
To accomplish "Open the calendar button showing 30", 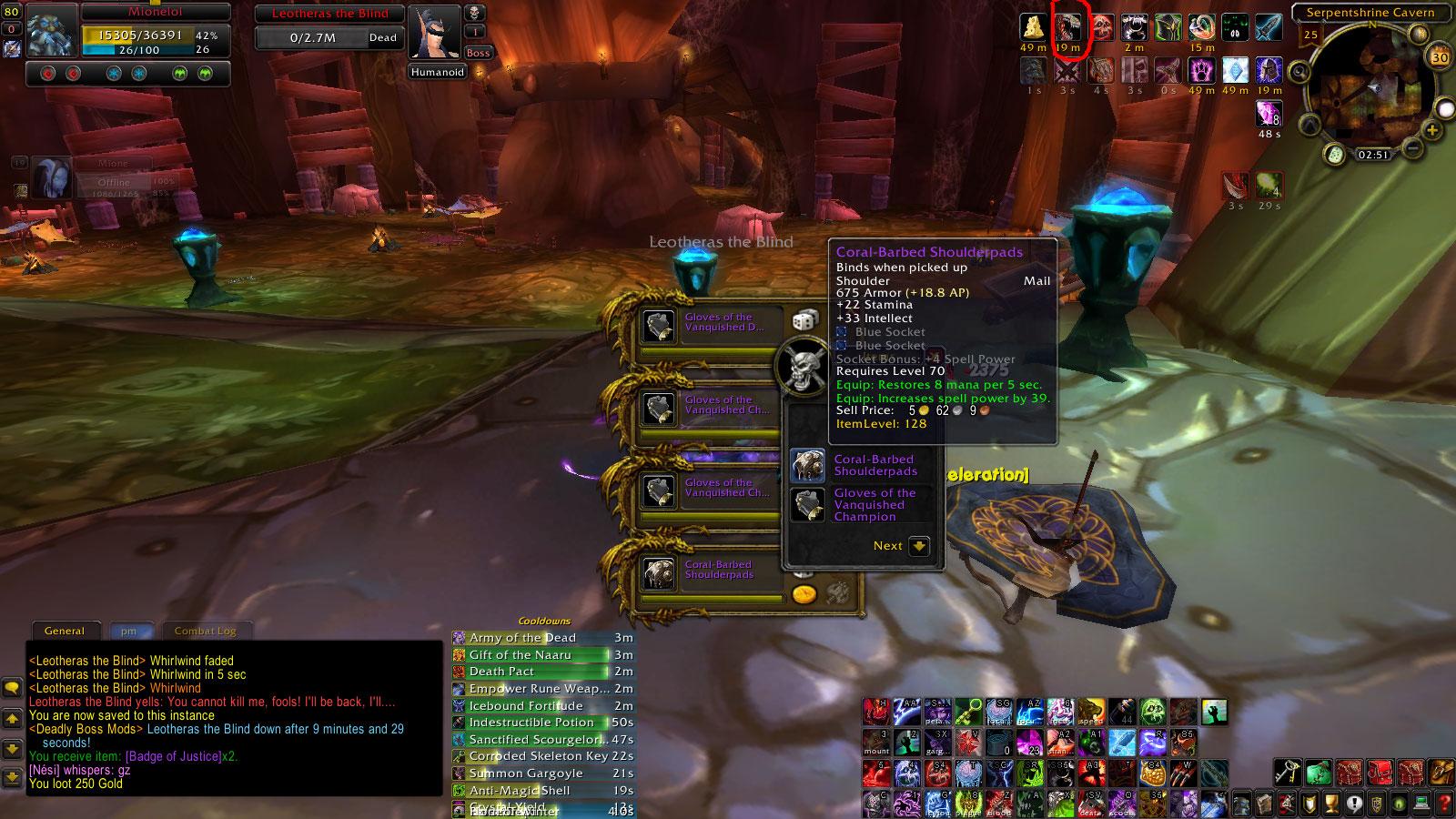I will (1440, 57).
